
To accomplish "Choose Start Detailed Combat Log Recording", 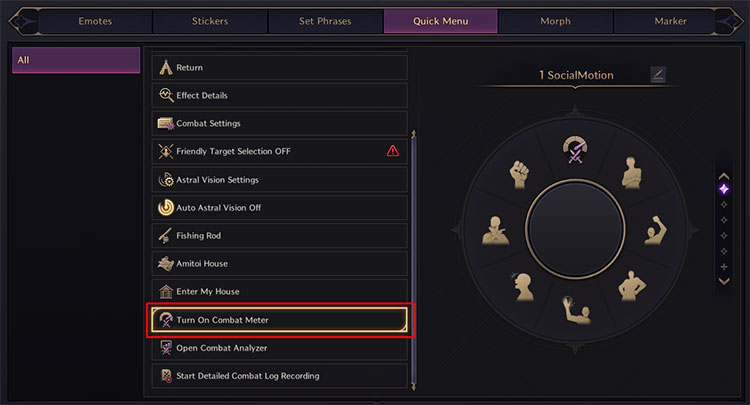I will coord(279,376).
